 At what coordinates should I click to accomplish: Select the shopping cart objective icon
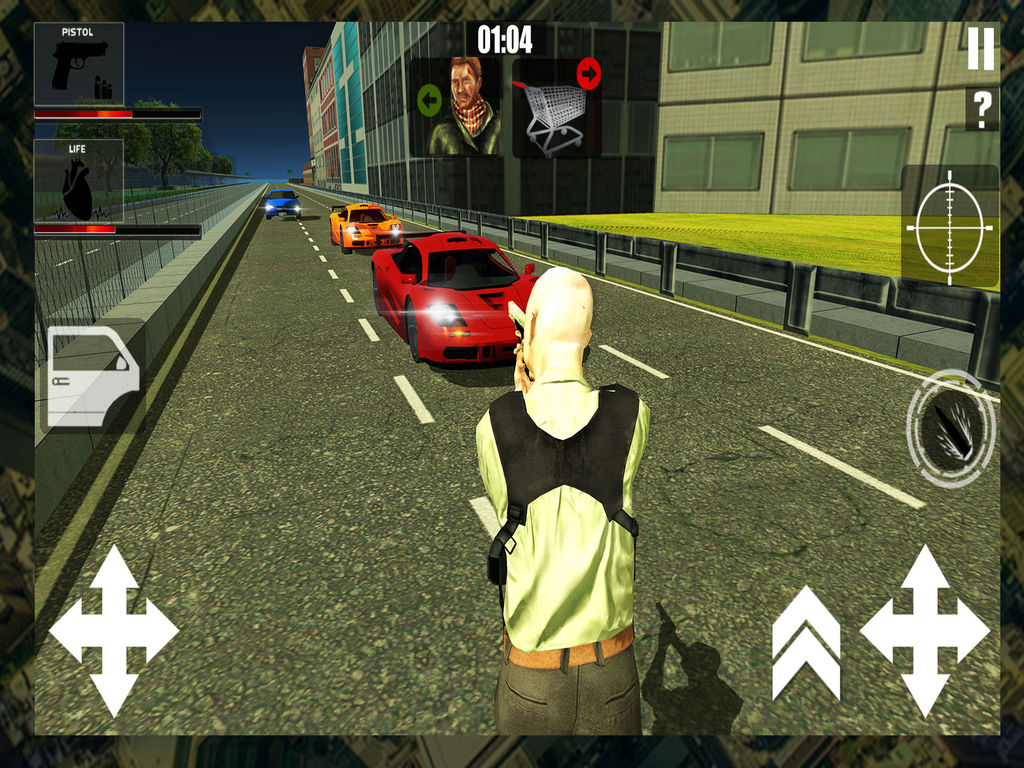(x=551, y=115)
